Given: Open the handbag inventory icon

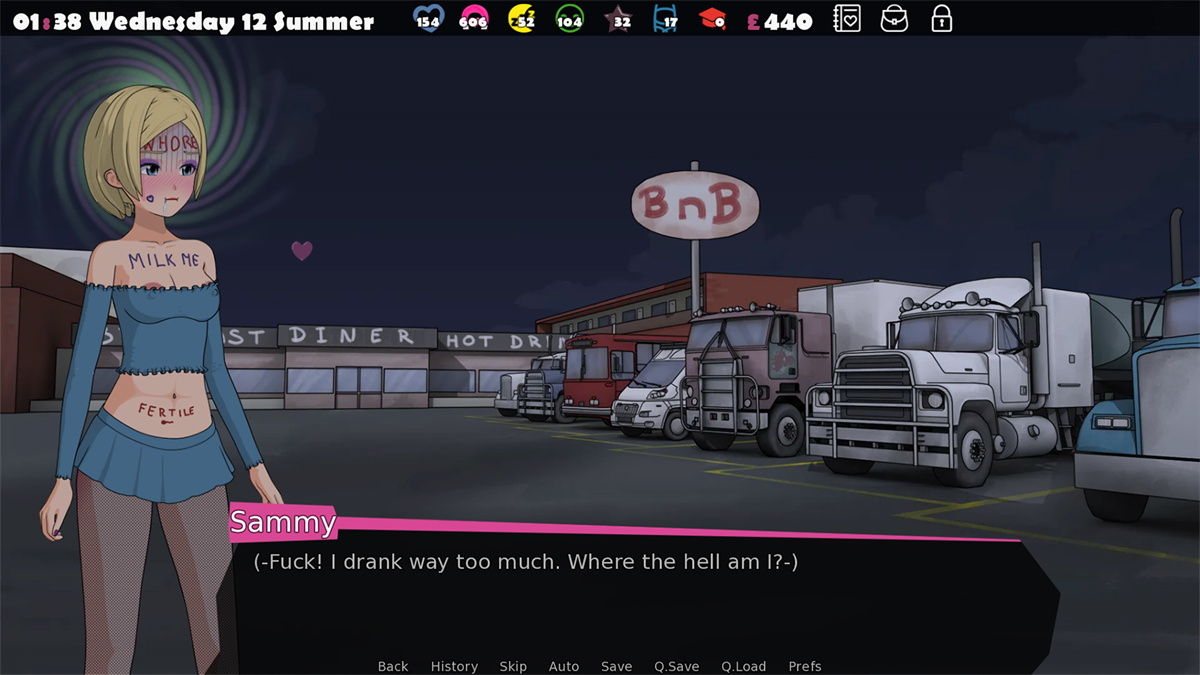Looking at the screenshot, I should (x=894, y=18).
